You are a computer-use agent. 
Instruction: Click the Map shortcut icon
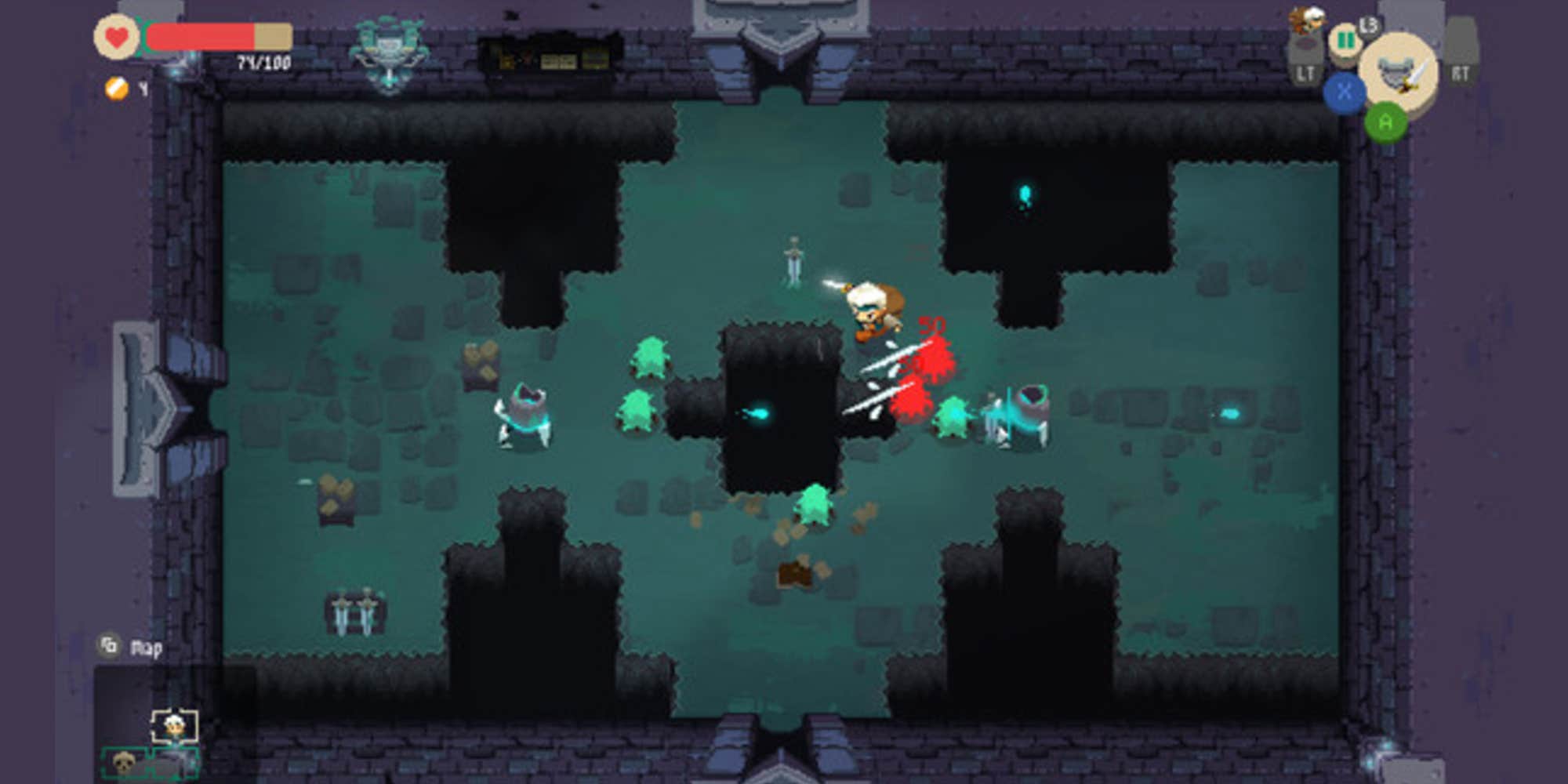[109, 644]
